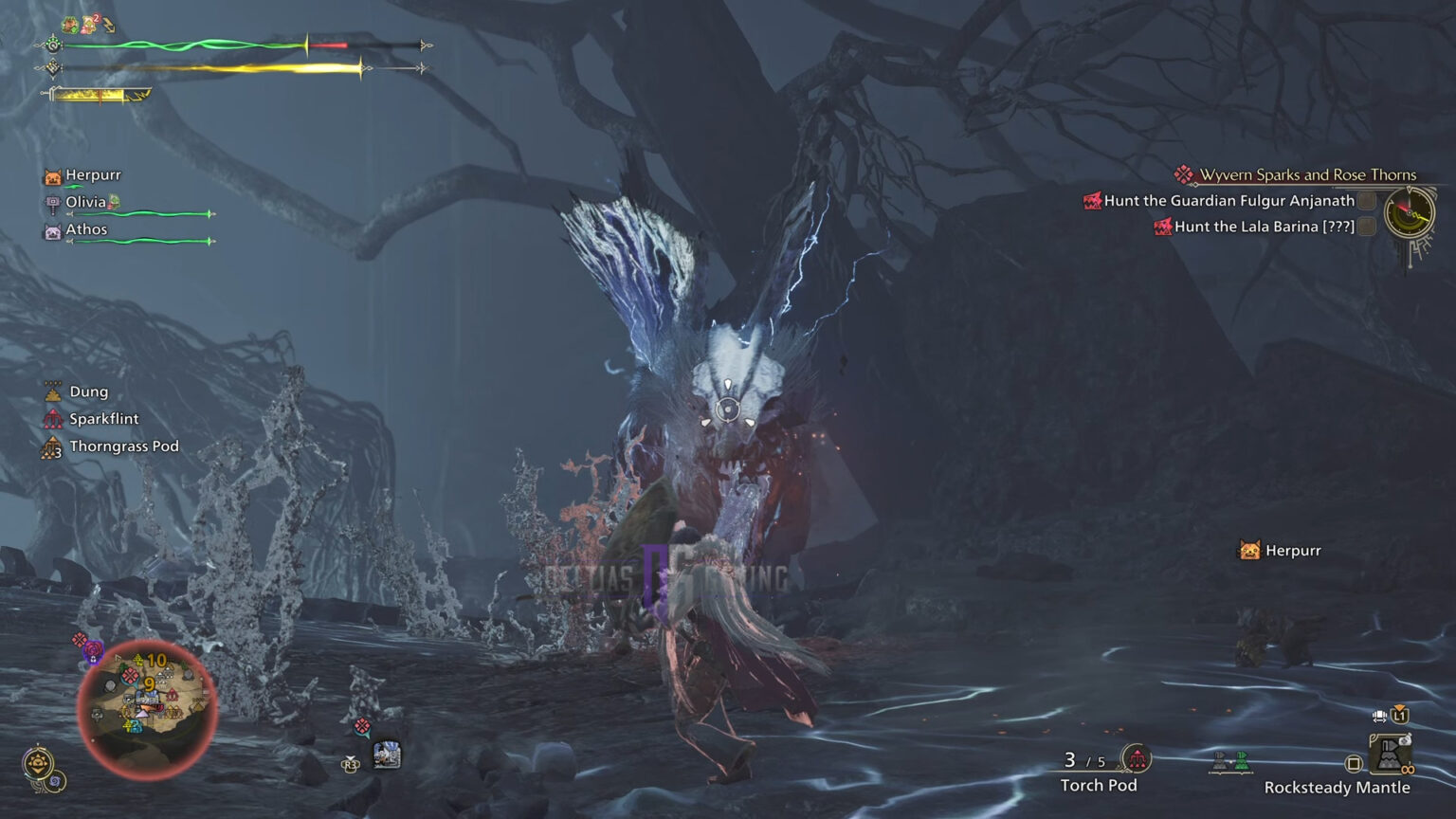This screenshot has height=819, width=1456.
Task: Click the Dung item icon
Action: click(x=52, y=391)
